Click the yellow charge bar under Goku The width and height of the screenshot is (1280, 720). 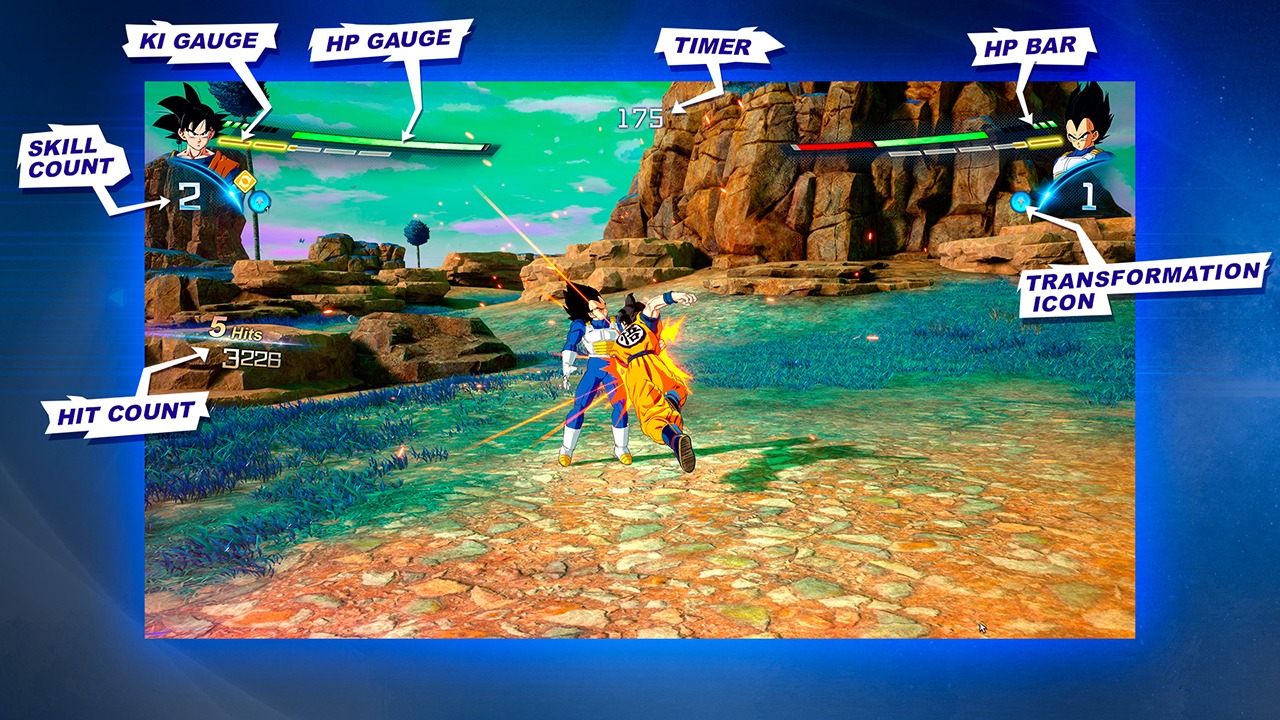click(248, 143)
